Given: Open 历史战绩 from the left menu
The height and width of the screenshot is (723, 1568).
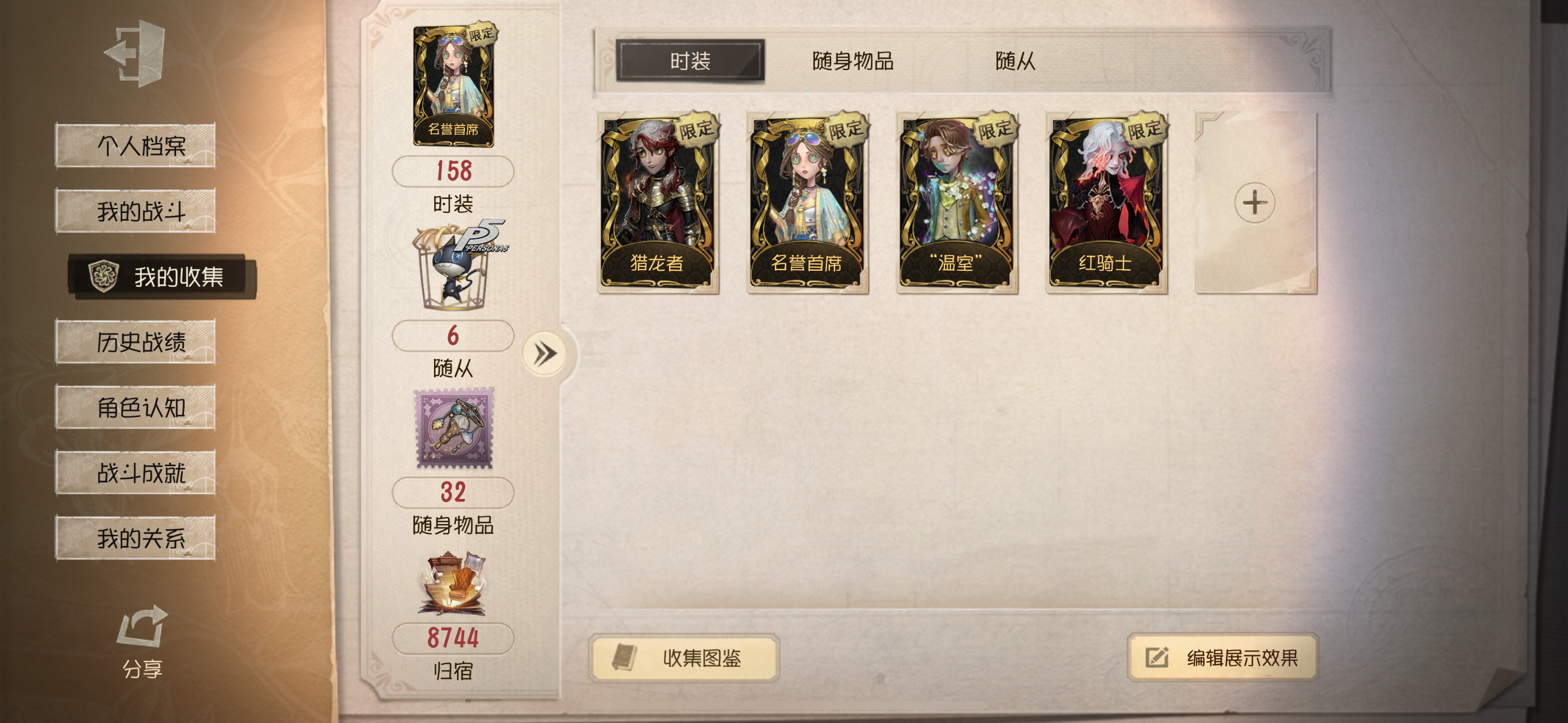Looking at the screenshot, I should pos(136,342).
